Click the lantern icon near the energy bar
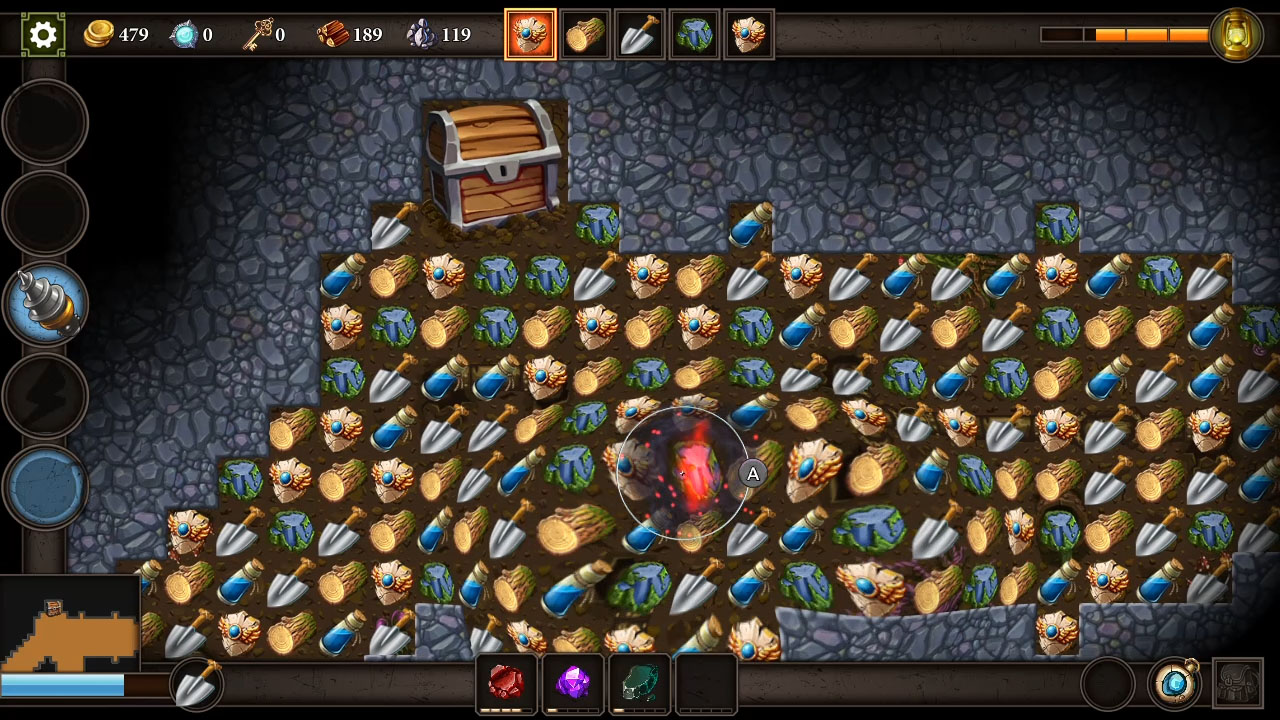The width and height of the screenshot is (1280, 720). (1236, 32)
